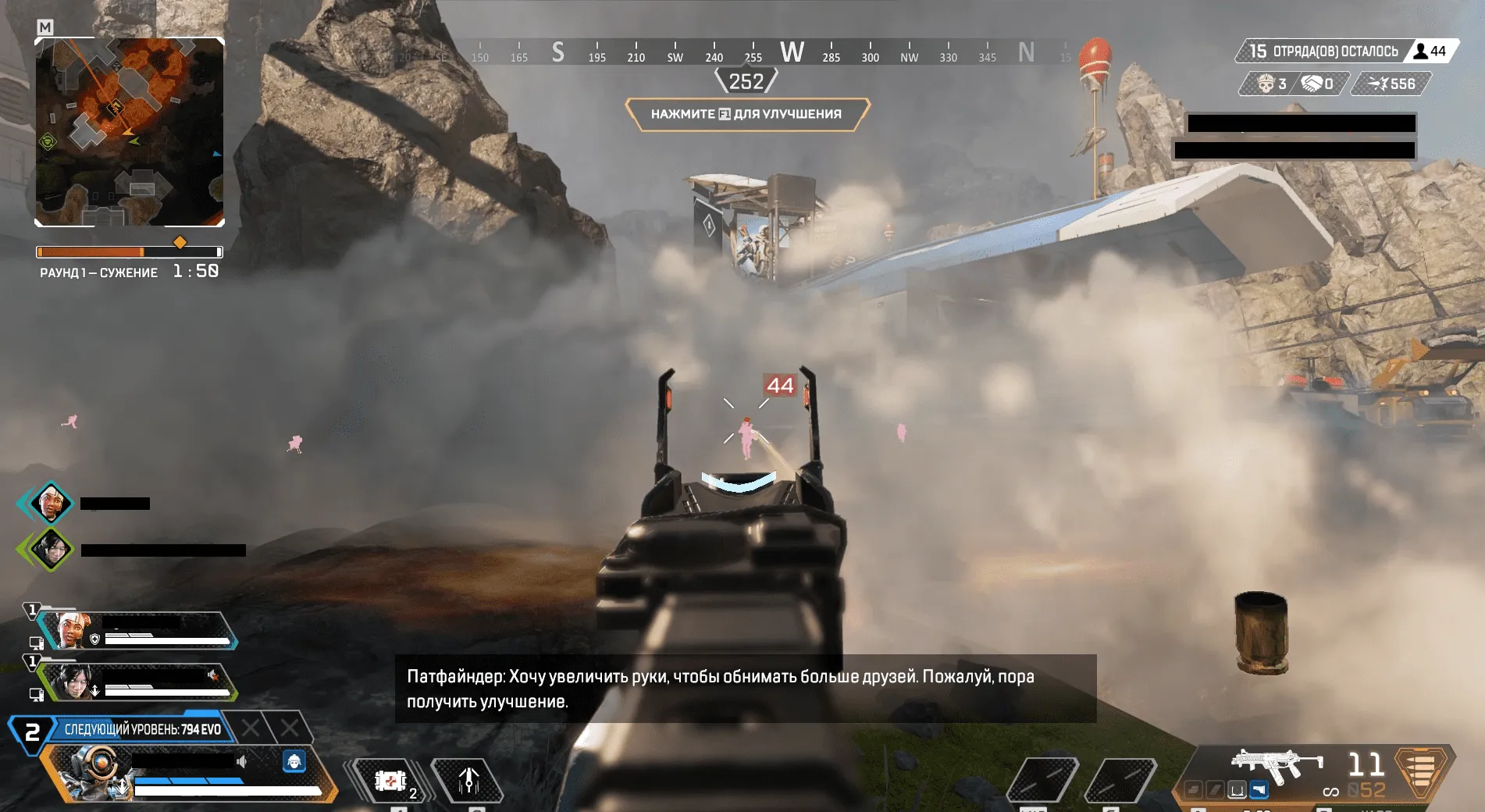This screenshot has width=1485, height=812.
Task: Activate Pathfinder's grapple tactical ability
Action: pyautogui.click(x=468, y=780)
